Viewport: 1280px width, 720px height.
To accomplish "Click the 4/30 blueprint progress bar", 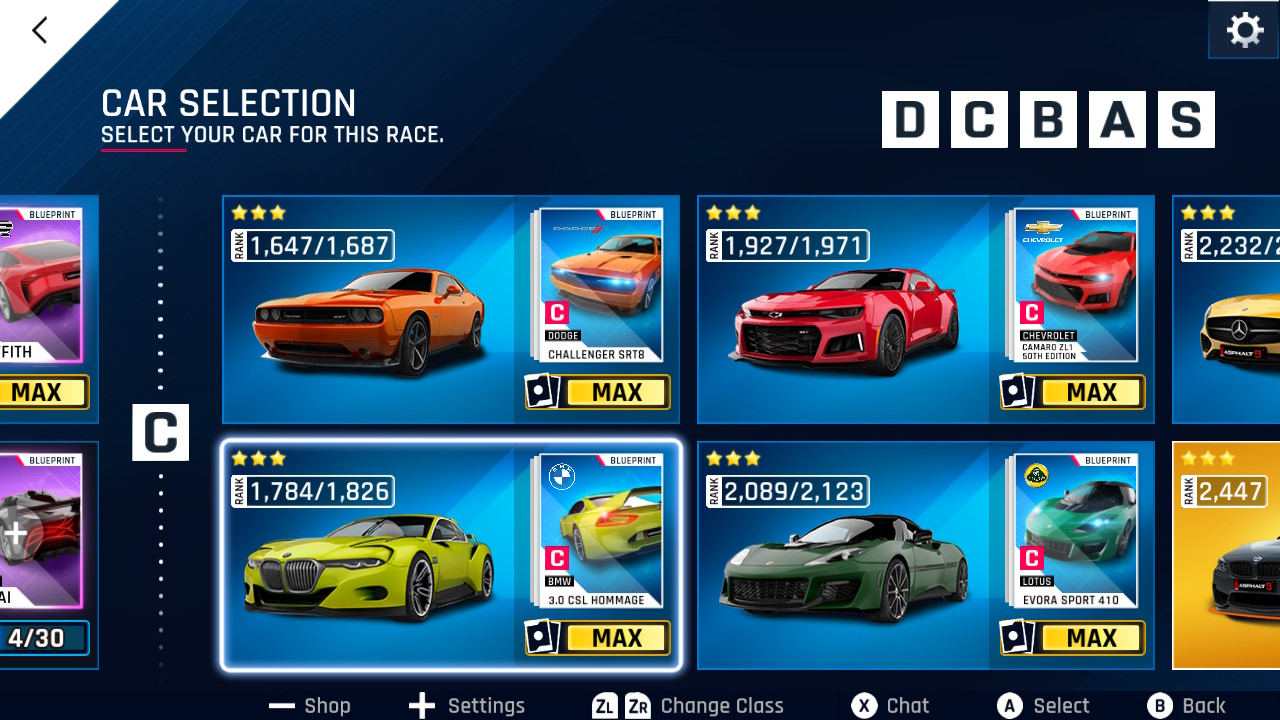I will tap(40, 638).
